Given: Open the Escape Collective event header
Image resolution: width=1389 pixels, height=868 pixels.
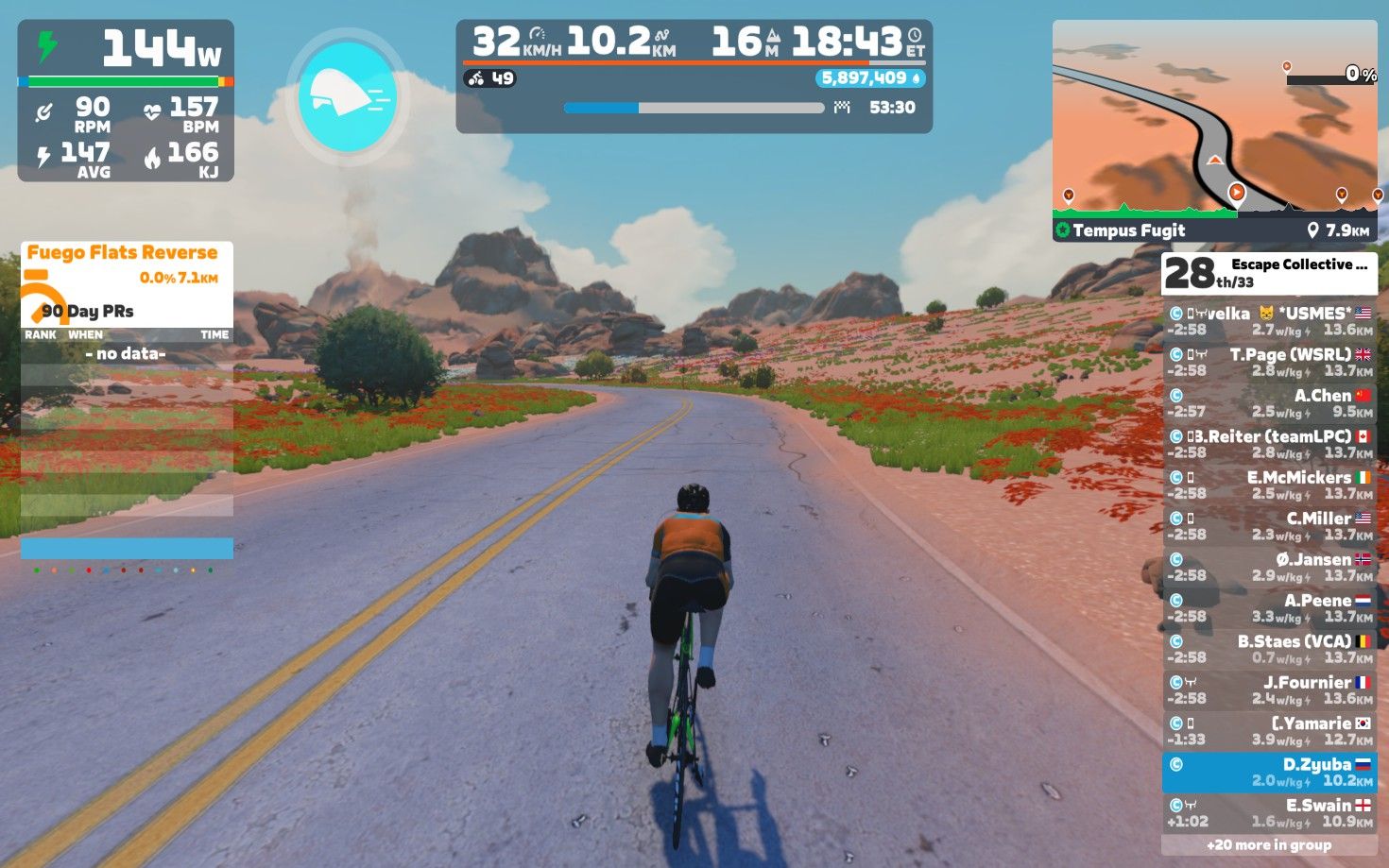Looking at the screenshot, I should click(1269, 273).
